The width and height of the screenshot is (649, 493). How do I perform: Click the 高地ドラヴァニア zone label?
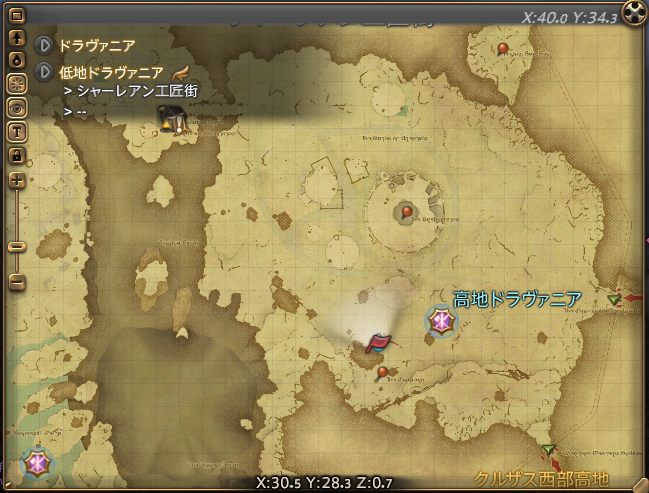(517, 299)
